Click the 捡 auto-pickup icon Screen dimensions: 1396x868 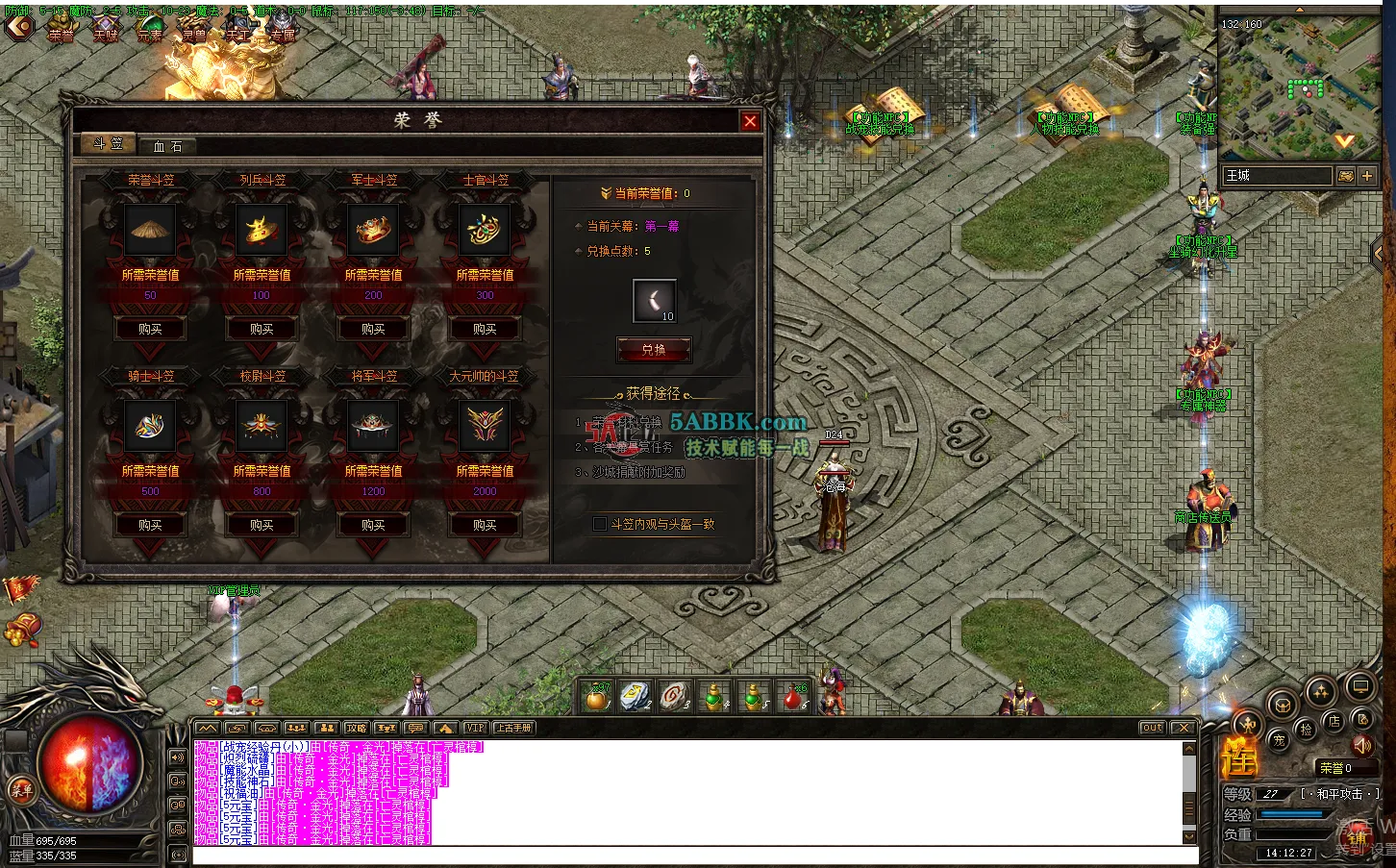point(1307,730)
